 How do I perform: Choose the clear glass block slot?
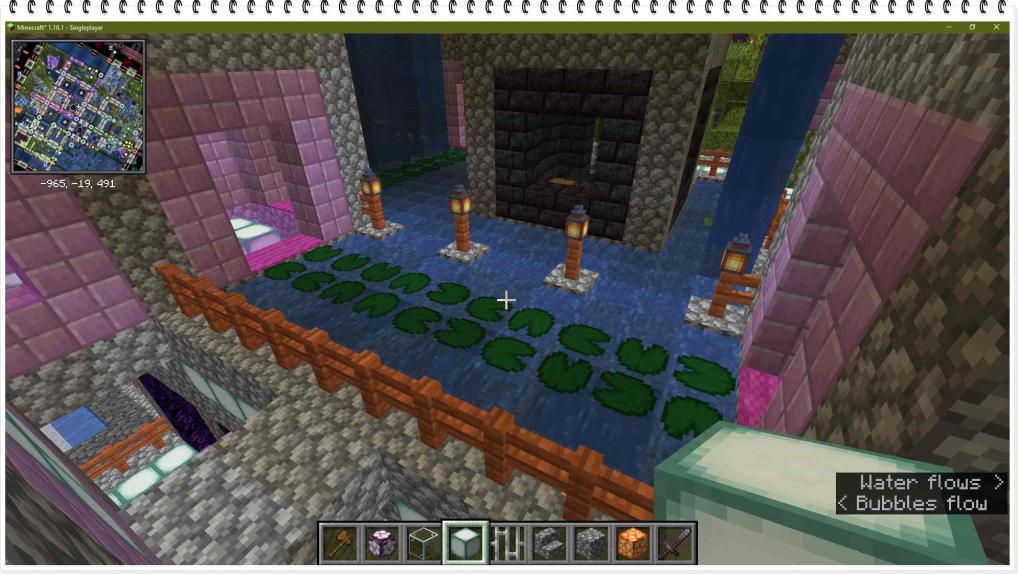pos(424,543)
